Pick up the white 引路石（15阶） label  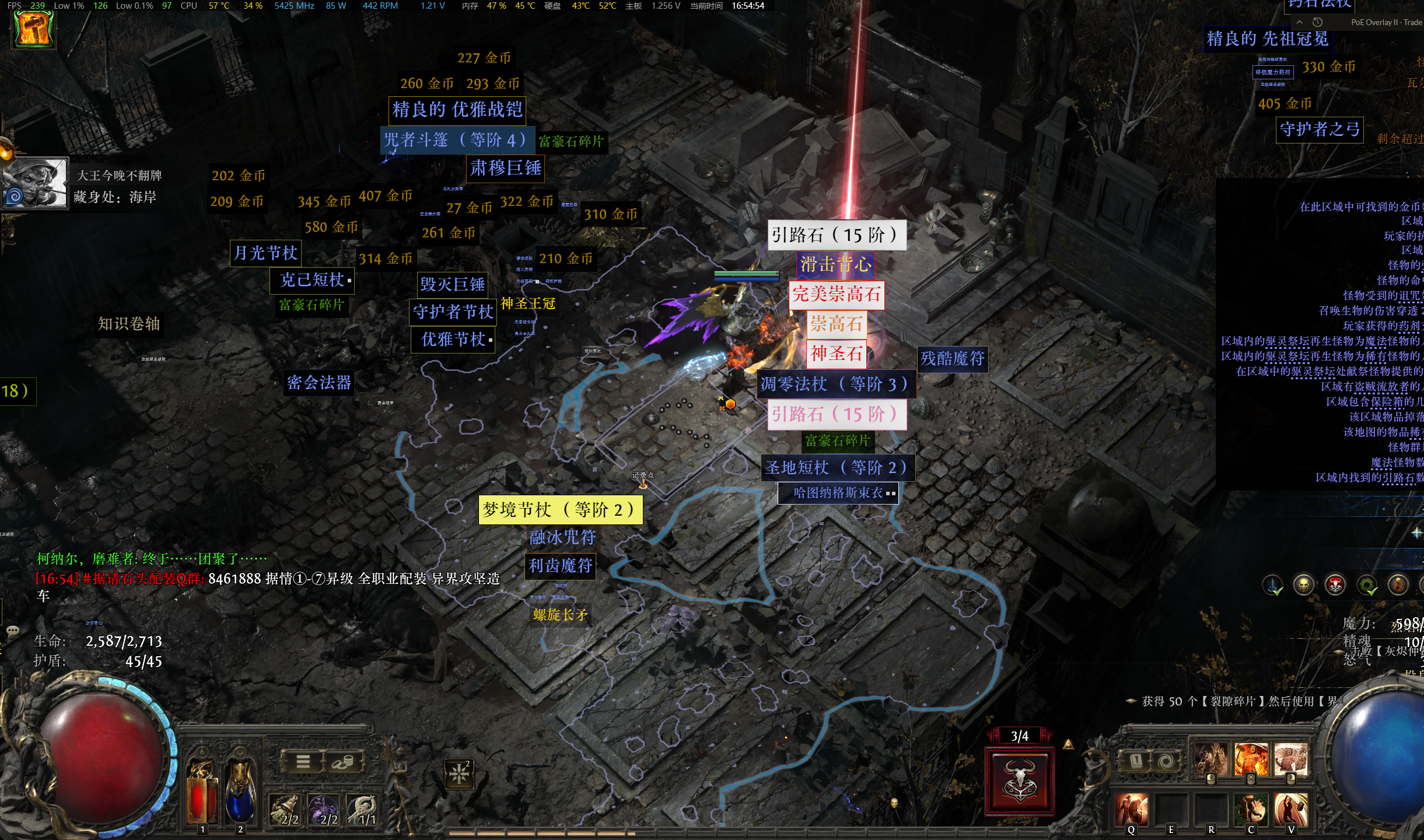pyautogui.click(x=836, y=235)
